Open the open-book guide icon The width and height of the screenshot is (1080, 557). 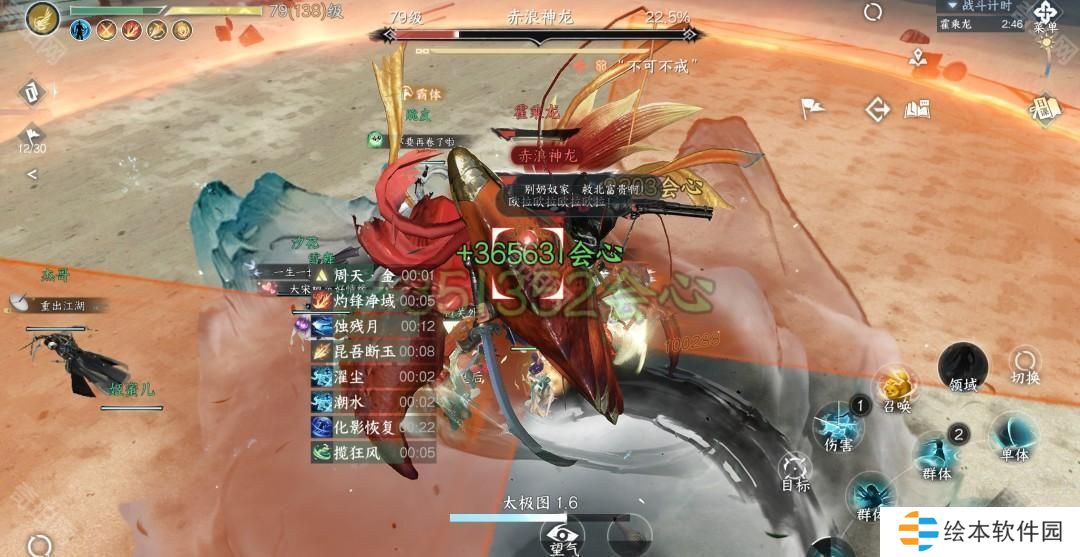917,109
